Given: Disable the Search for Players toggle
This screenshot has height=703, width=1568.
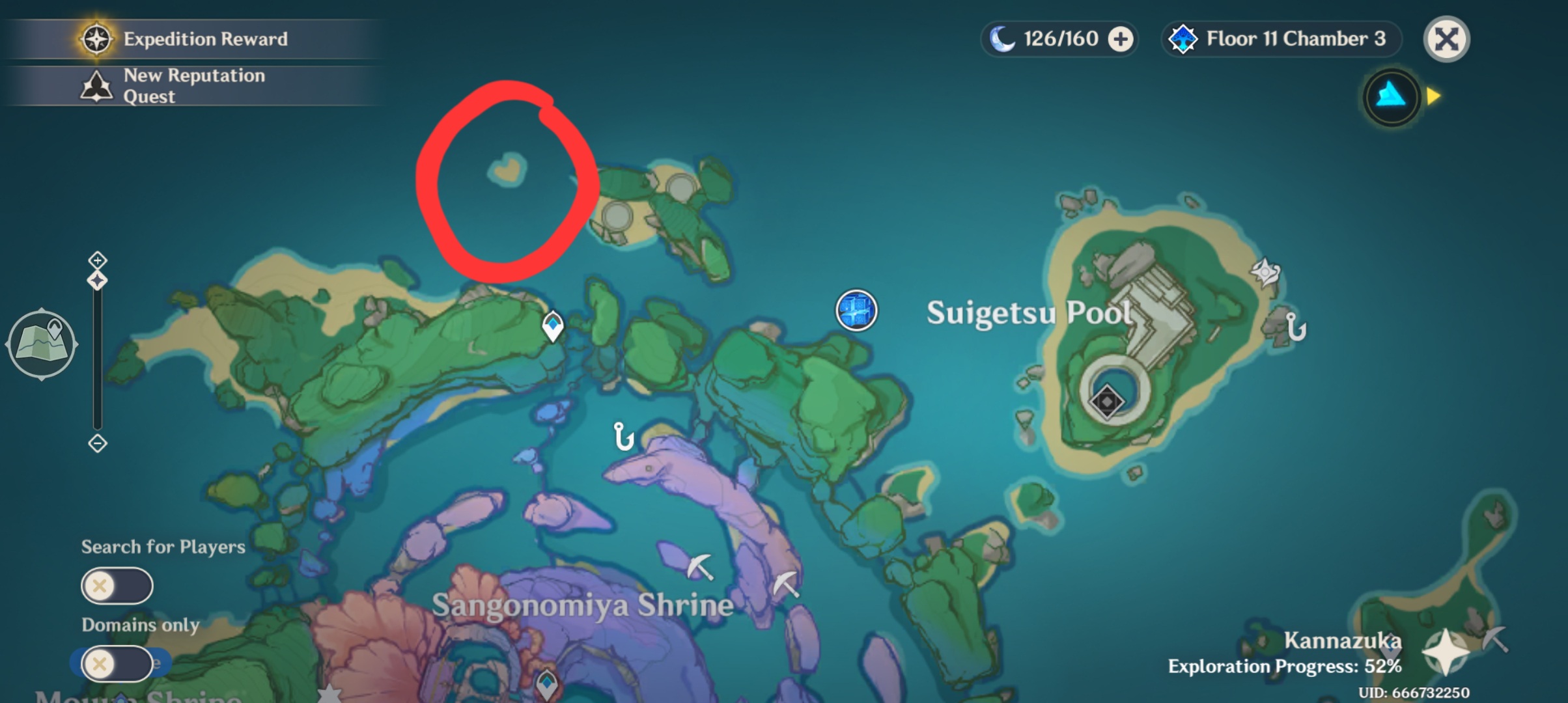Looking at the screenshot, I should pyautogui.click(x=116, y=585).
